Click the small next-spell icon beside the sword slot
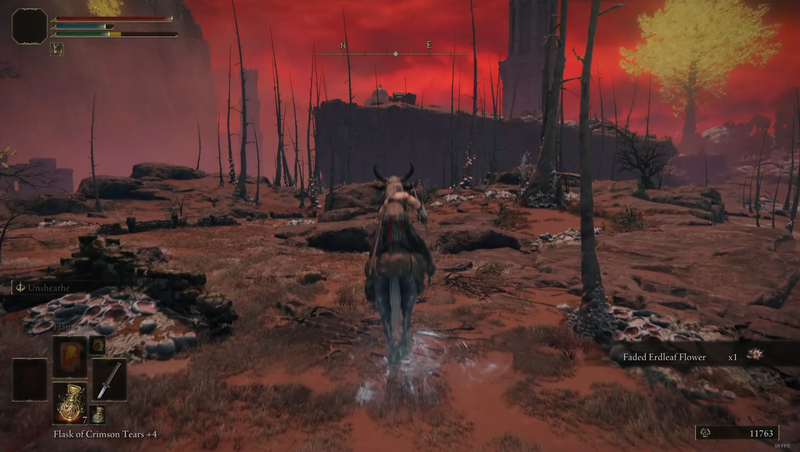The image size is (800, 452). tap(98, 345)
